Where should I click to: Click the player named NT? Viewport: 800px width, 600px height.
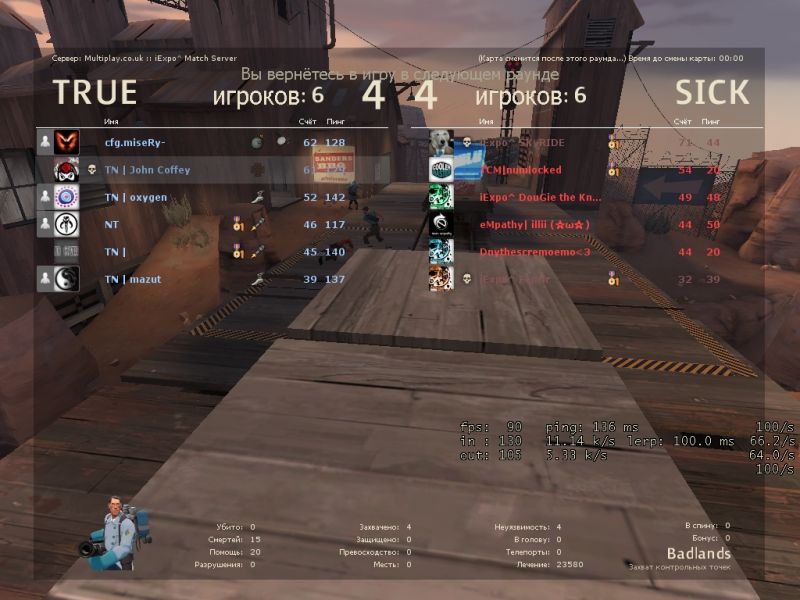click(112, 225)
